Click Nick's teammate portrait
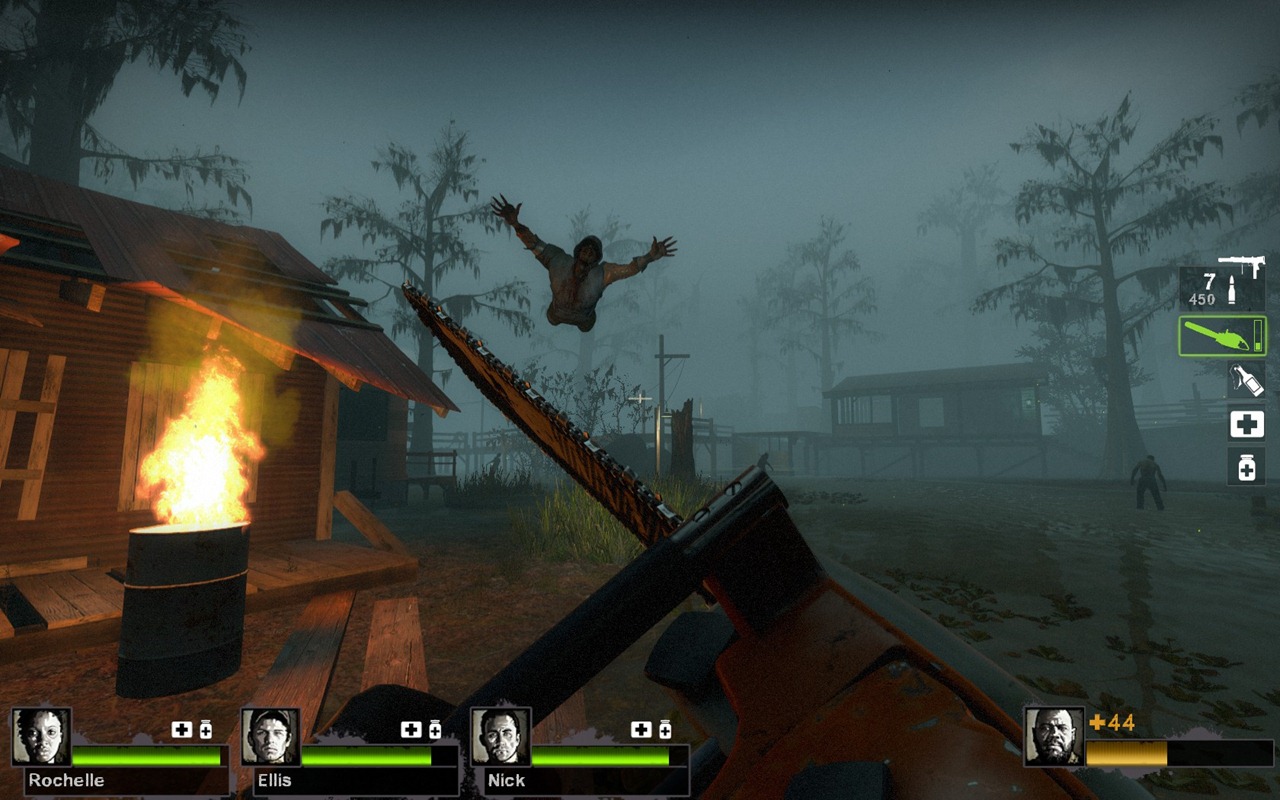The height and width of the screenshot is (800, 1280). click(501, 737)
